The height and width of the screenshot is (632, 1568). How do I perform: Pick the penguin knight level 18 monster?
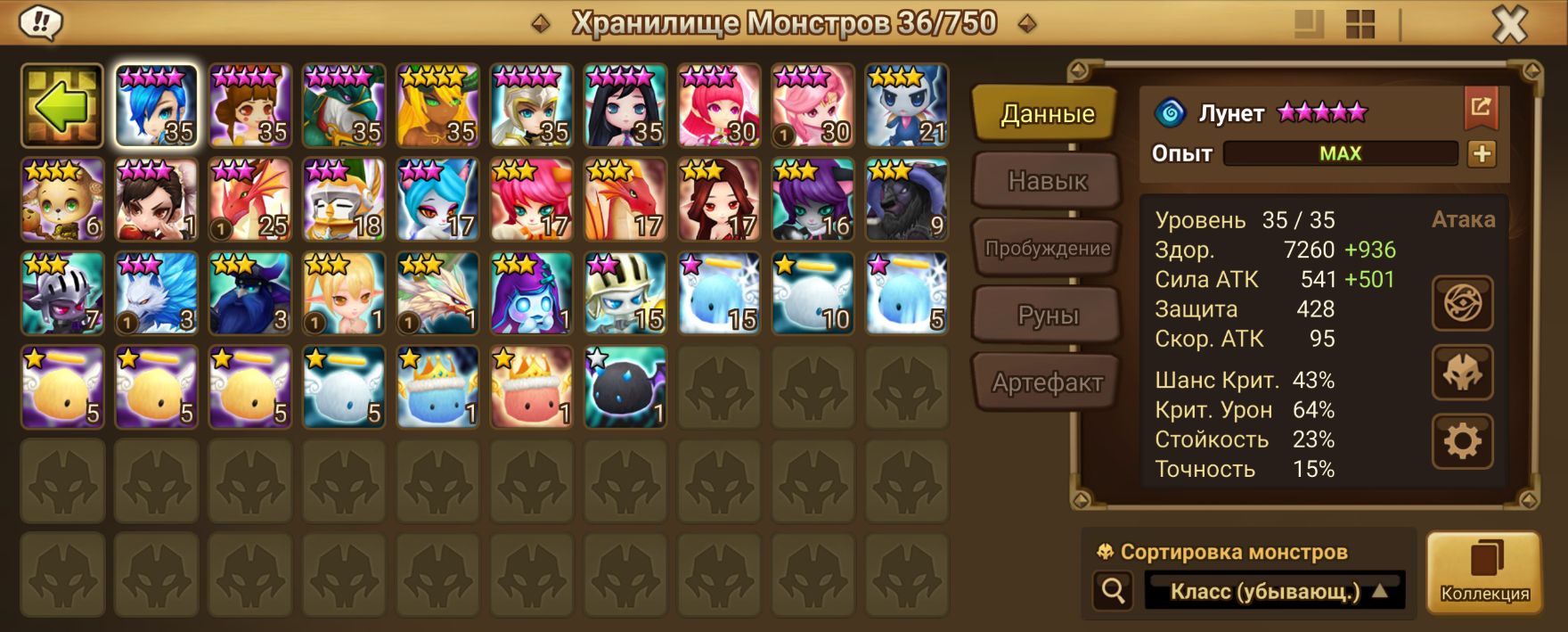click(344, 201)
